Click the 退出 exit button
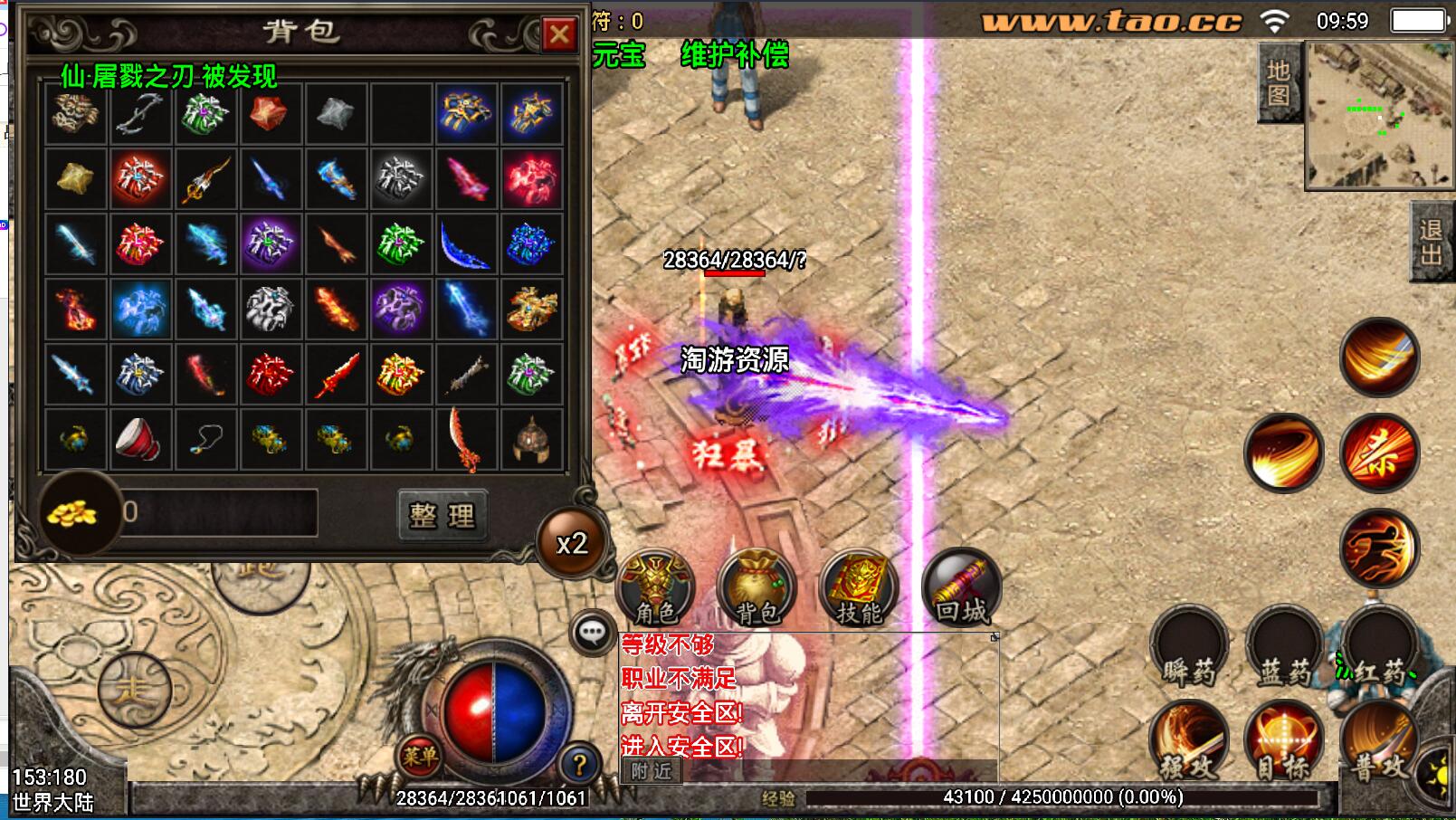Screen dimensions: 1456x820 click(x=1432, y=243)
